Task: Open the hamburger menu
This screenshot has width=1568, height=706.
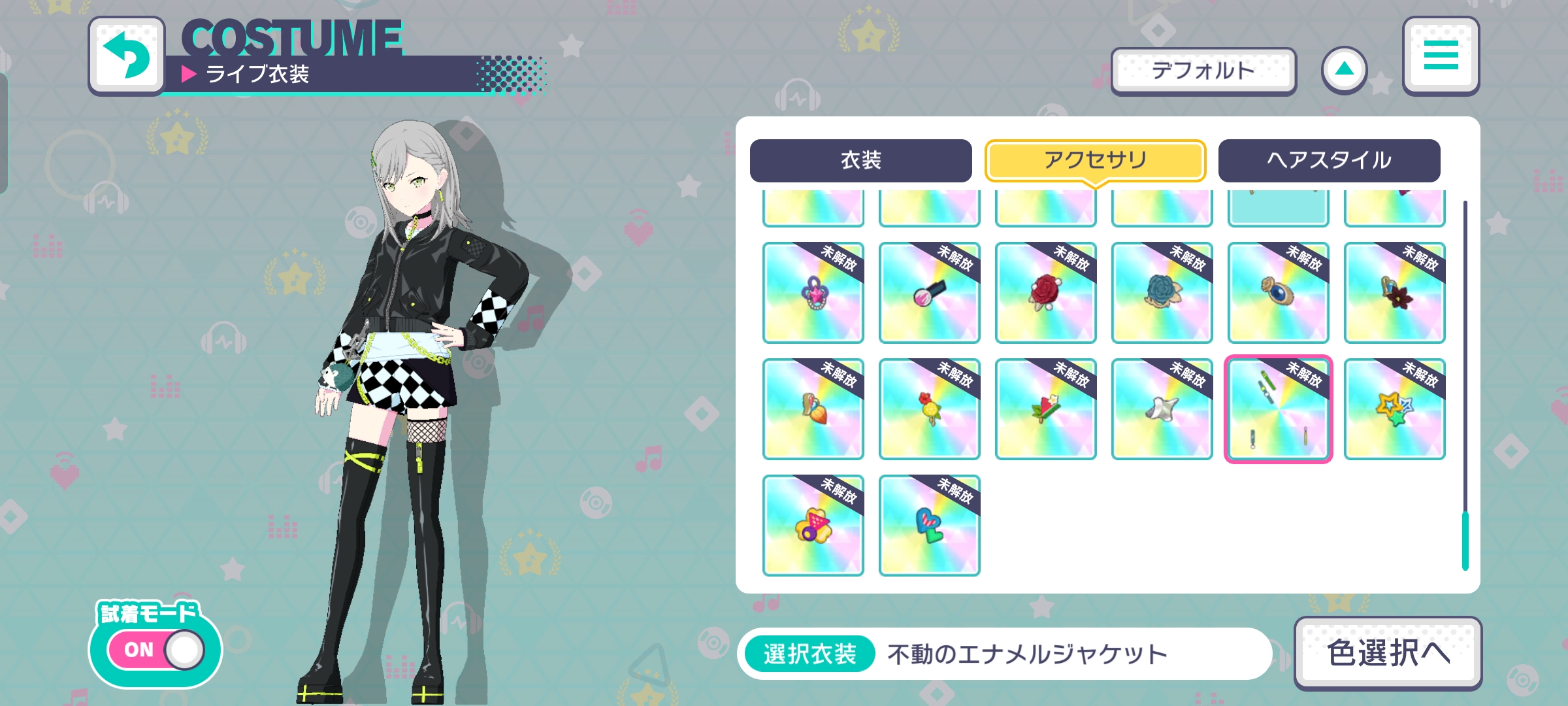Action: [1440, 56]
